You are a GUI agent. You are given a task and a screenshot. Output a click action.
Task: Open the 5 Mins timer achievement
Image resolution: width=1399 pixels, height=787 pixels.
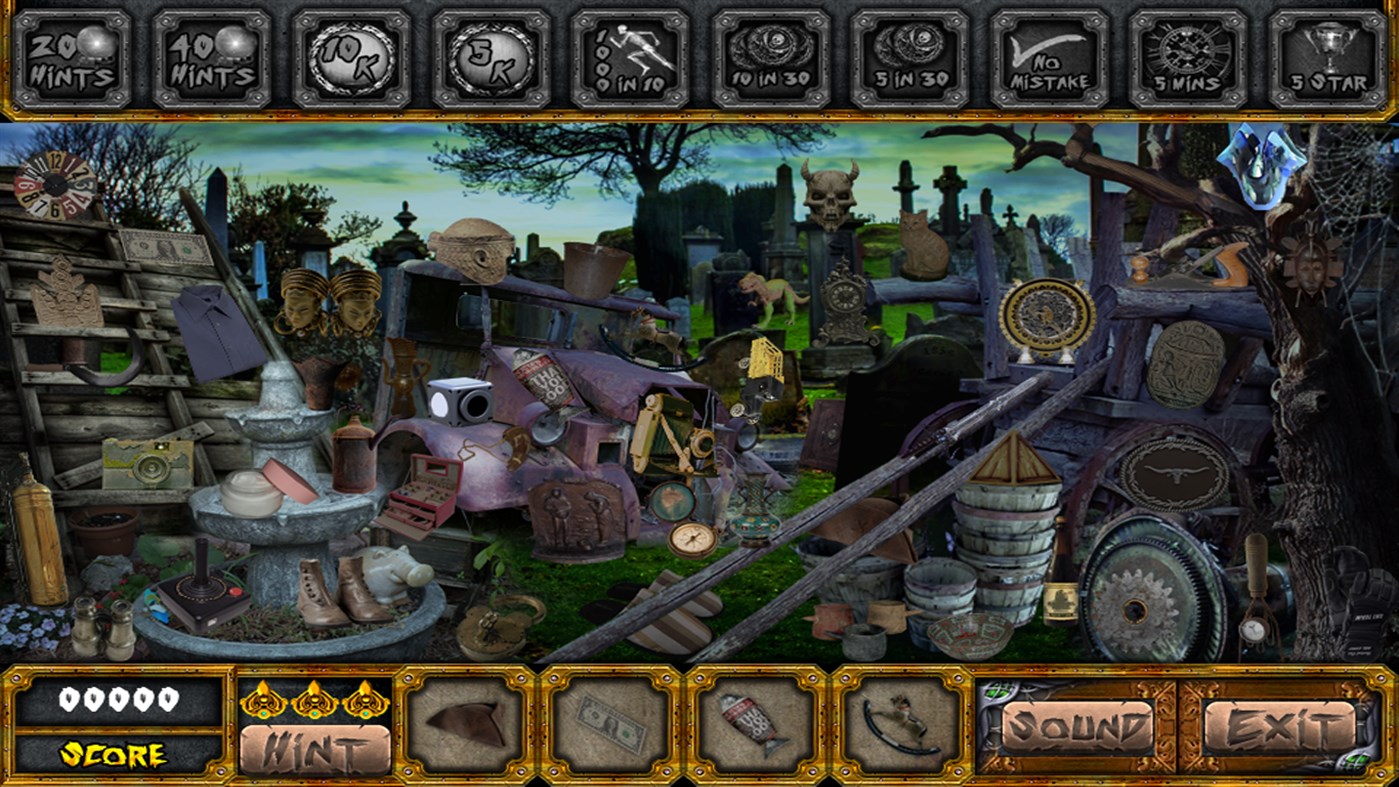1187,55
